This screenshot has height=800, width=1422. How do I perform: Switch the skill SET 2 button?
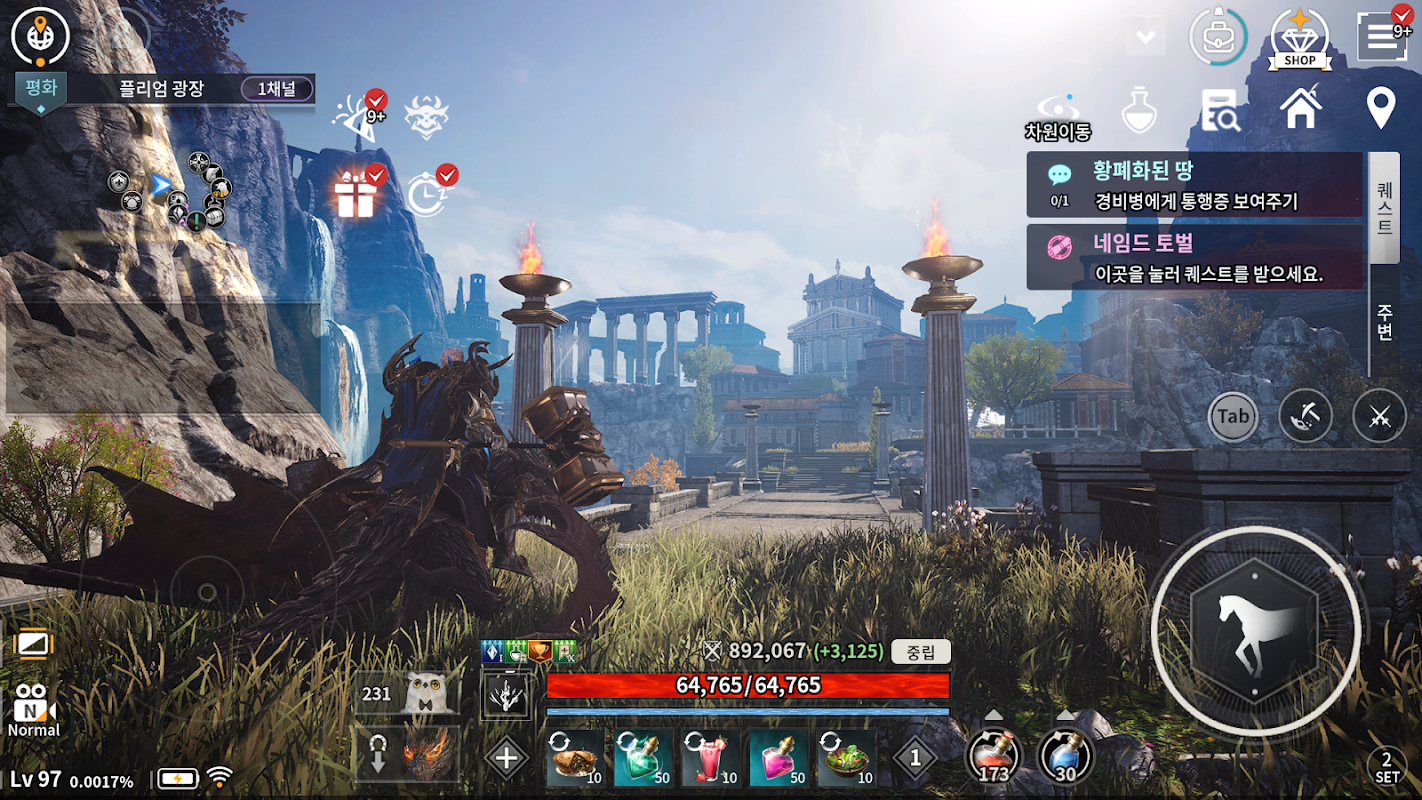click(1386, 768)
